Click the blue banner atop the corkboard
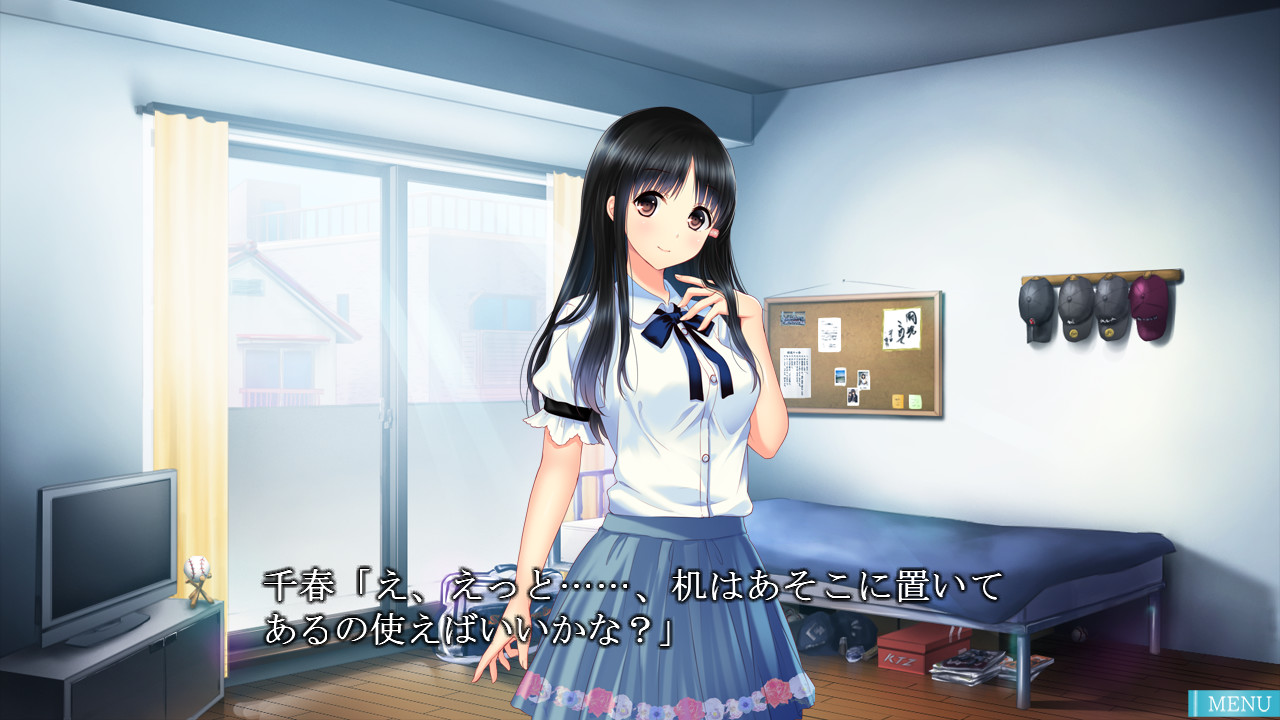The width and height of the screenshot is (1280, 720). click(x=793, y=318)
